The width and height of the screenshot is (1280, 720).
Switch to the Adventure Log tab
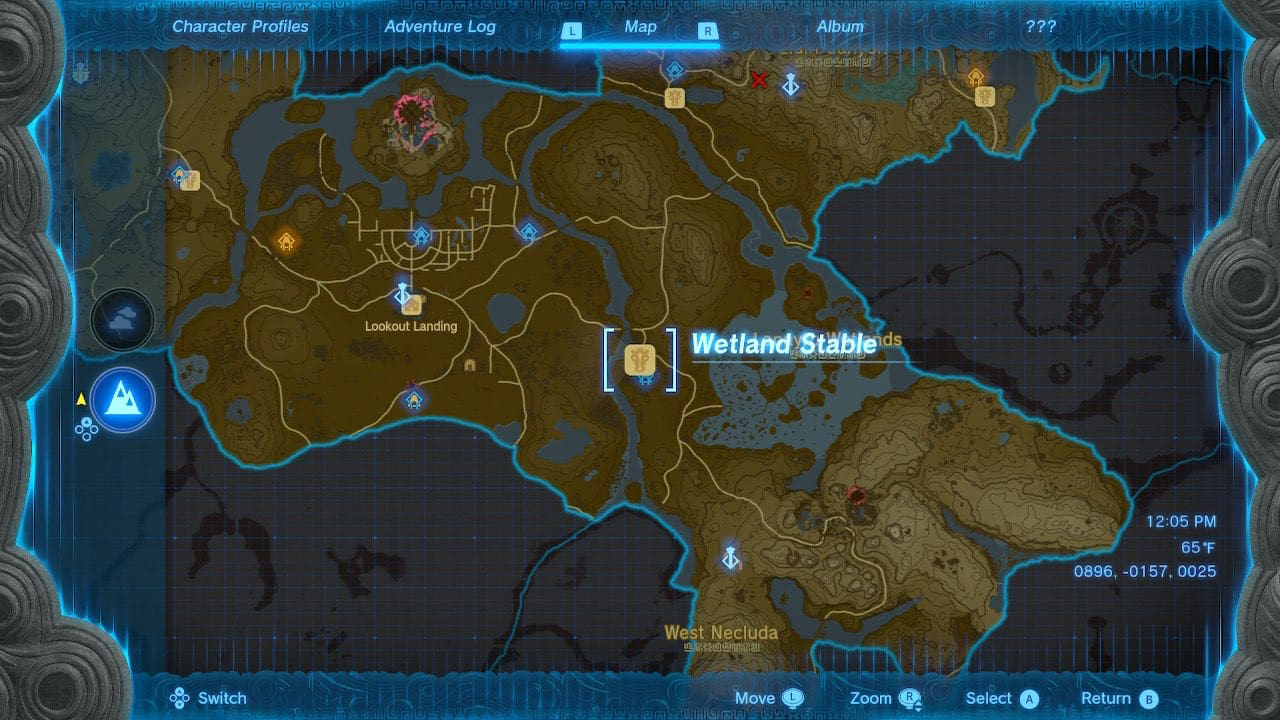click(440, 27)
